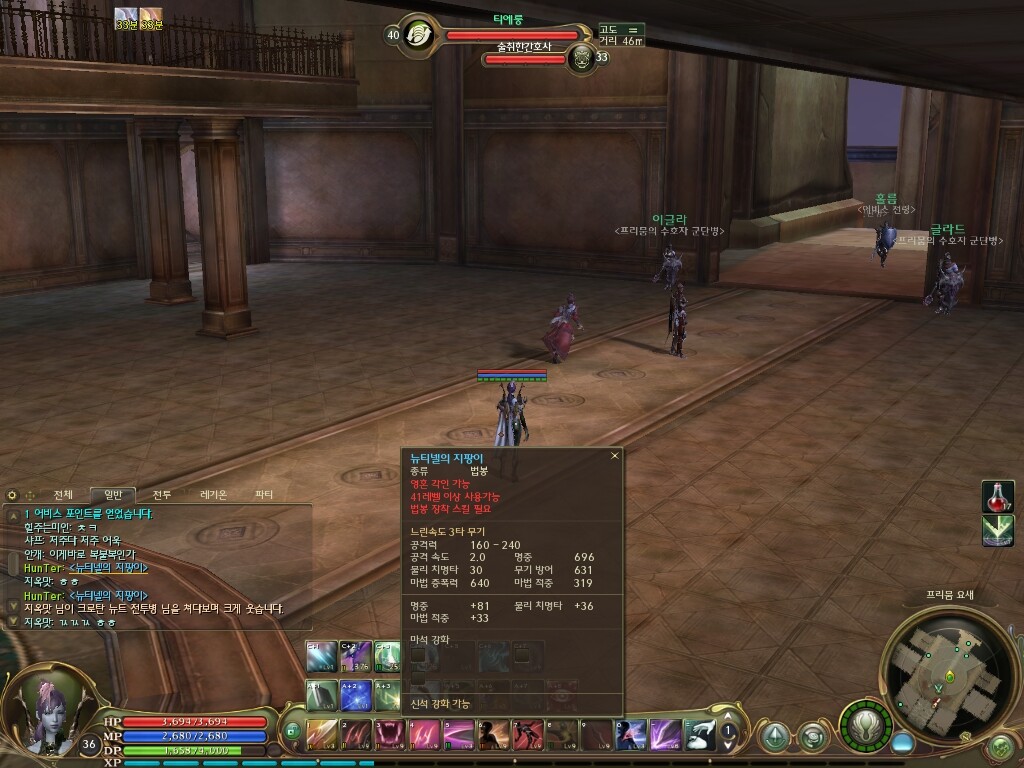The height and width of the screenshot is (768, 1024).
Task: Open chat settings gear icon
Action: click(x=12, y=495)
